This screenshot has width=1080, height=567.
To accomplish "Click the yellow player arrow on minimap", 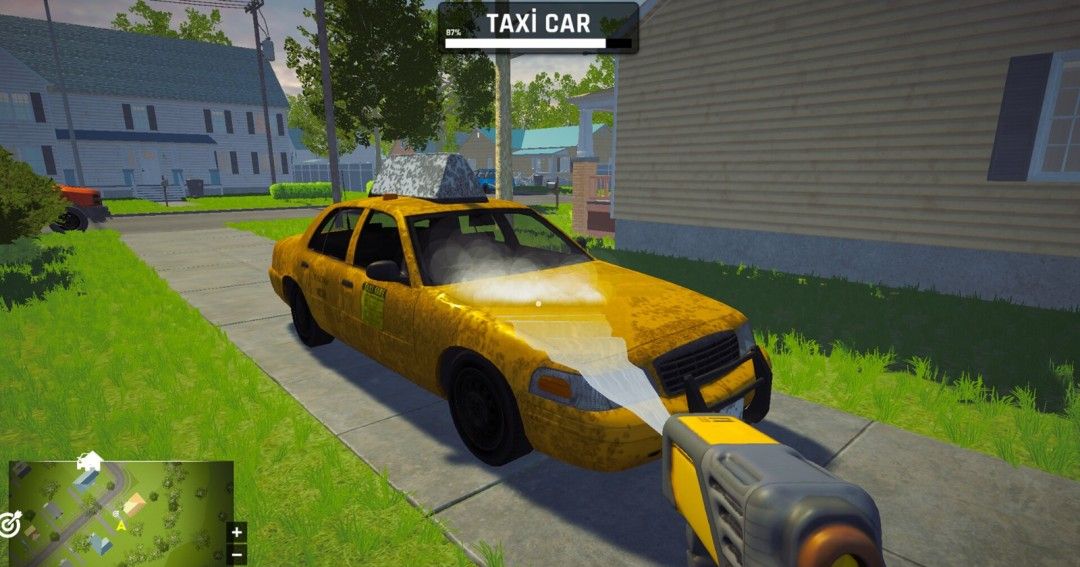I will [121, 524].
